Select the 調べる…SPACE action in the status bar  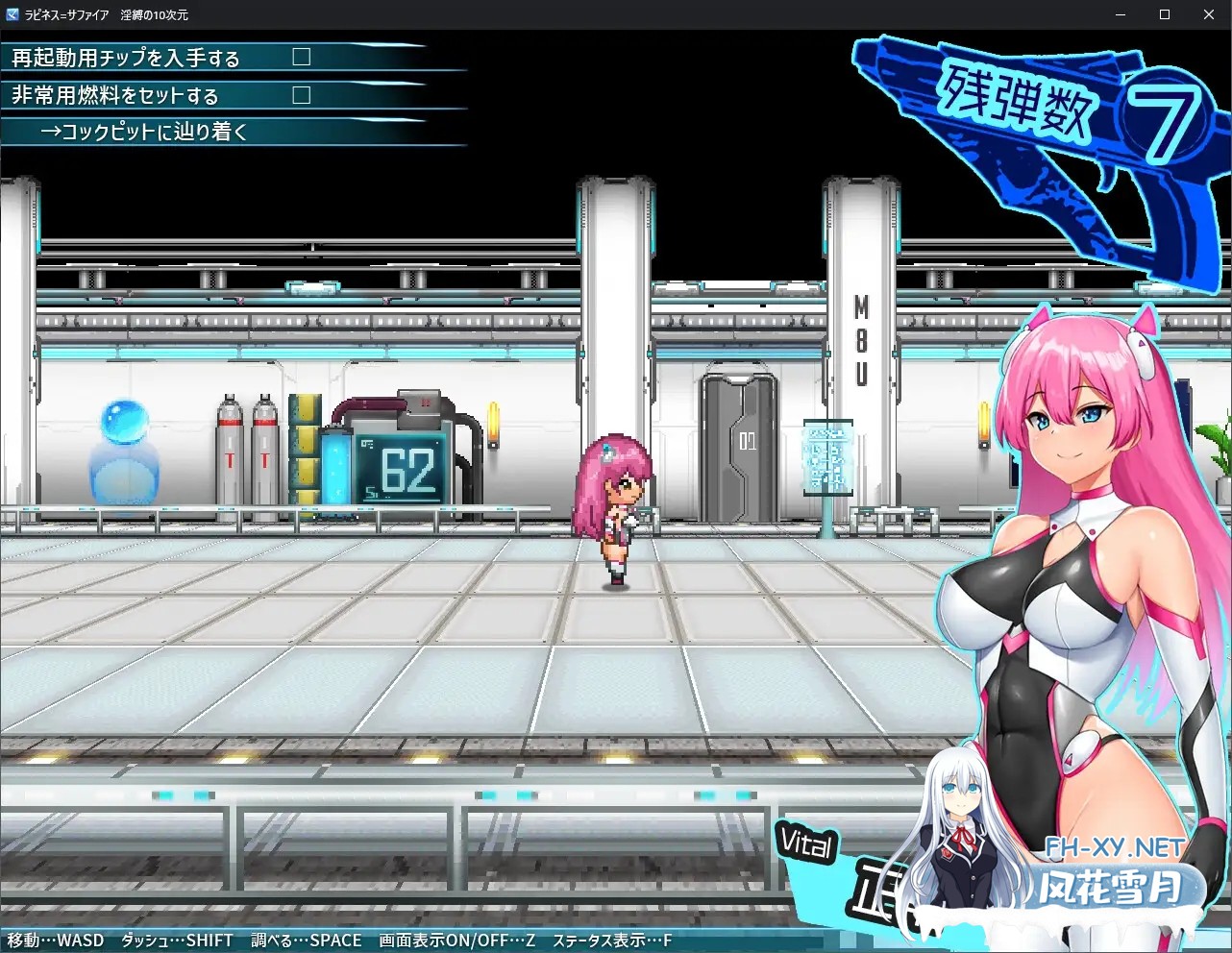tap(306, 941)
